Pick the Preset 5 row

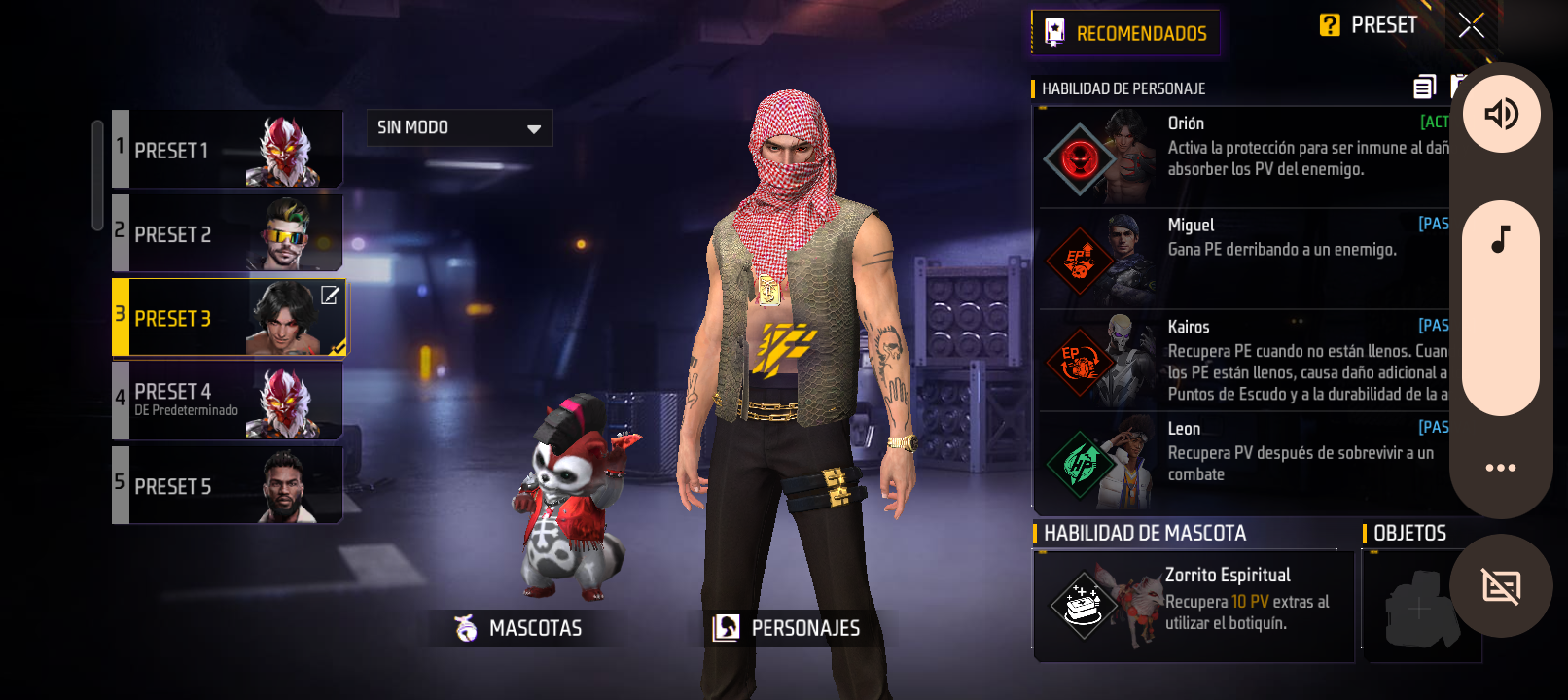[229, 485]
